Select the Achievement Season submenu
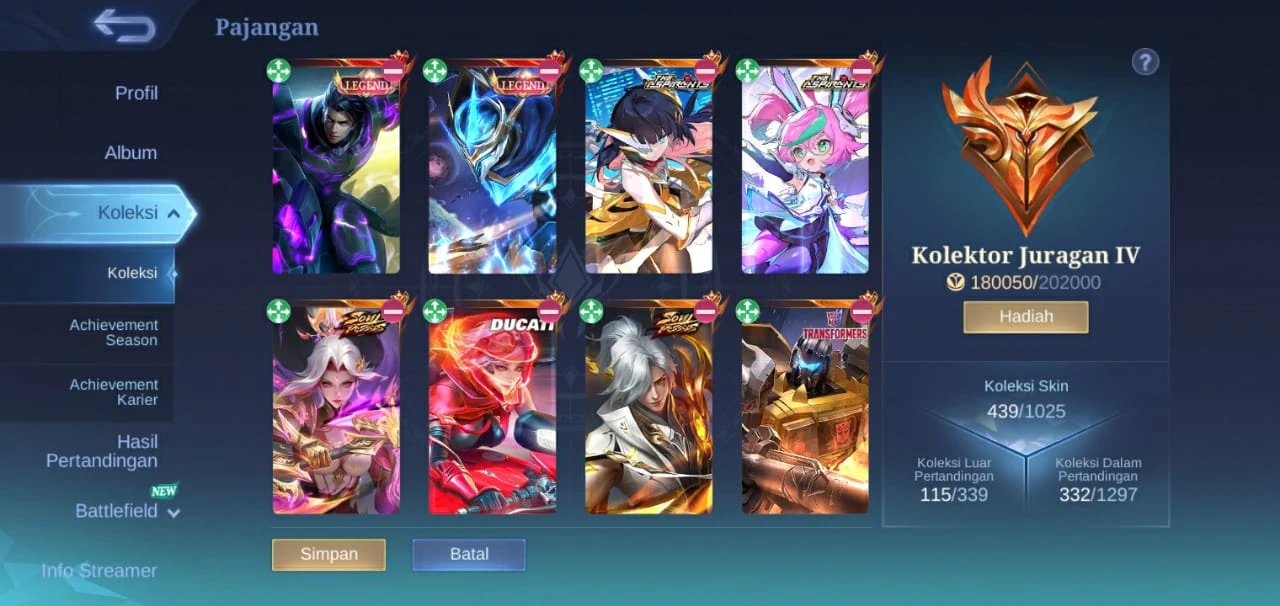 click(113, 333)
